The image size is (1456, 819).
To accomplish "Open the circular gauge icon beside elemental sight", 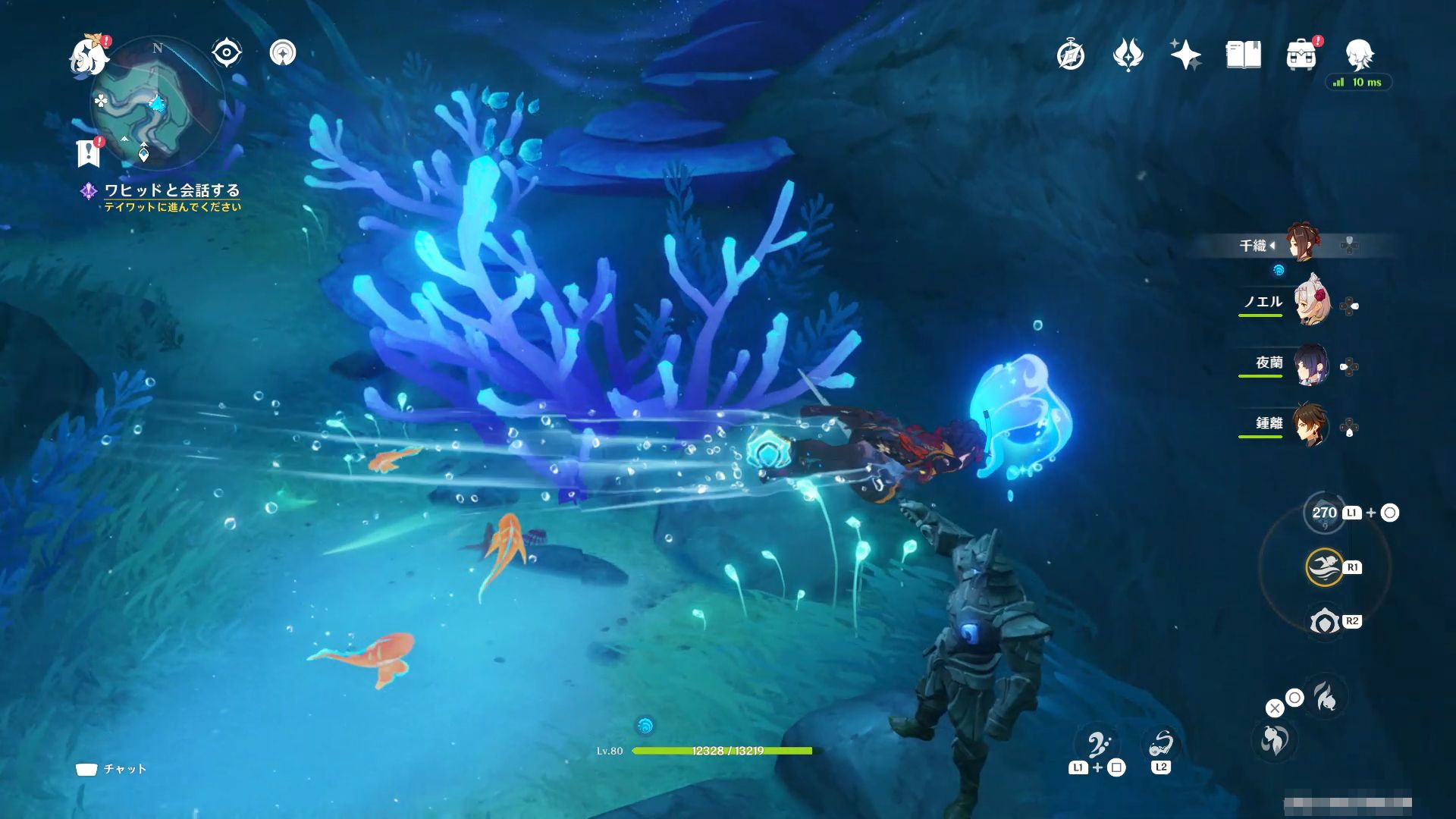I will click(283, 53).
